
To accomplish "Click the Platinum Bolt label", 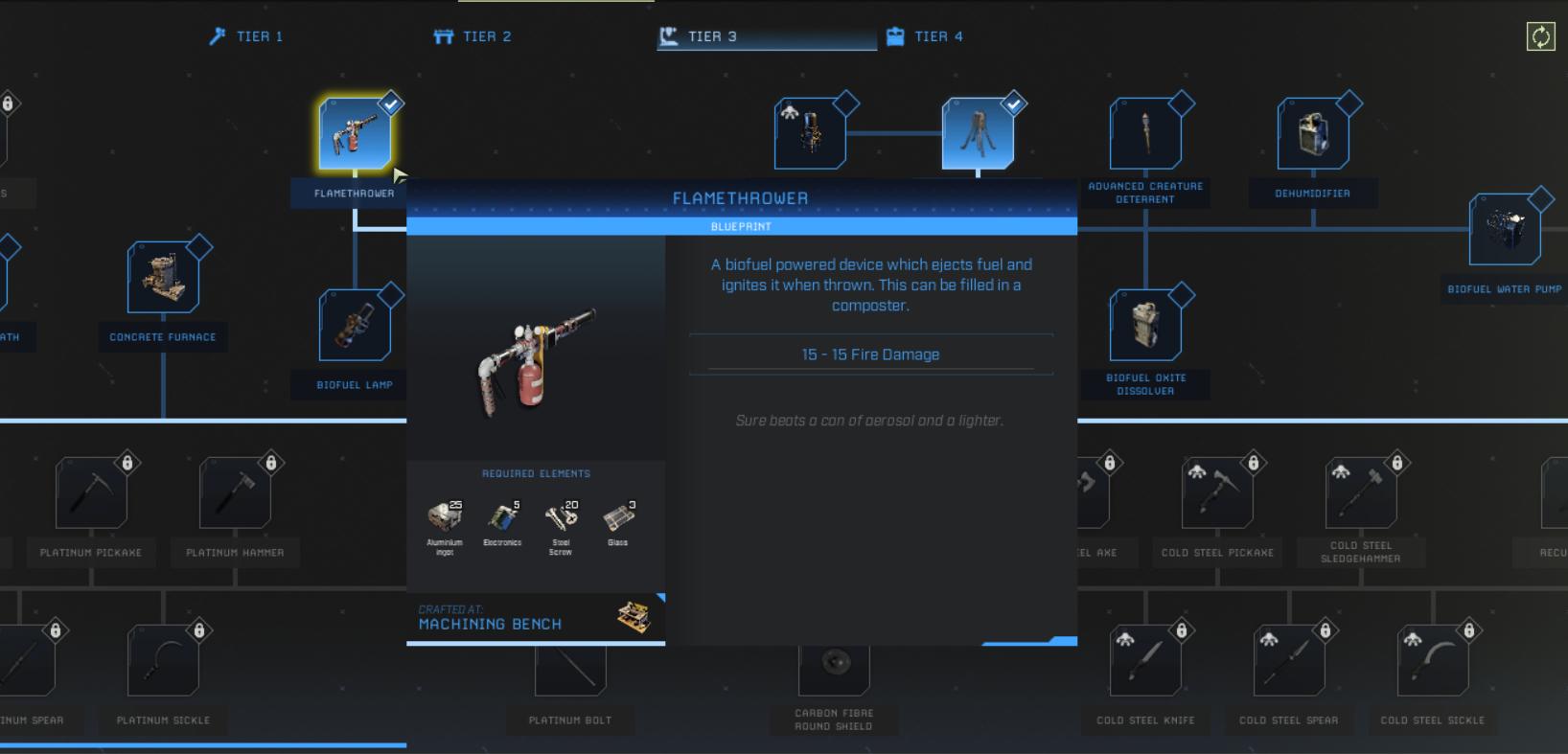I will tap(570, 720).
